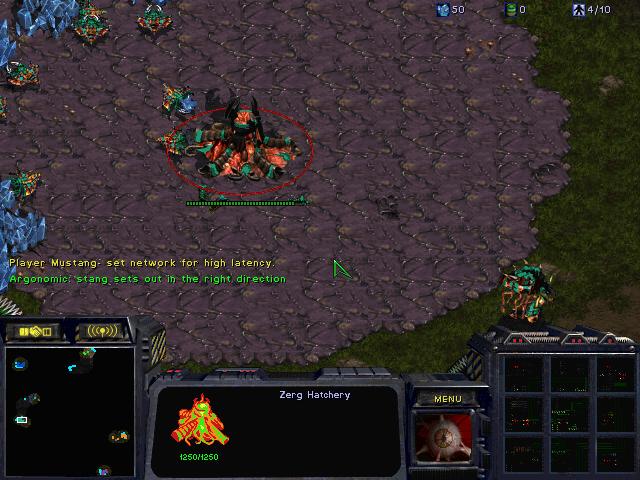
Task: Open the diplomacy alliance handshake button
Action: pos(33,331)
